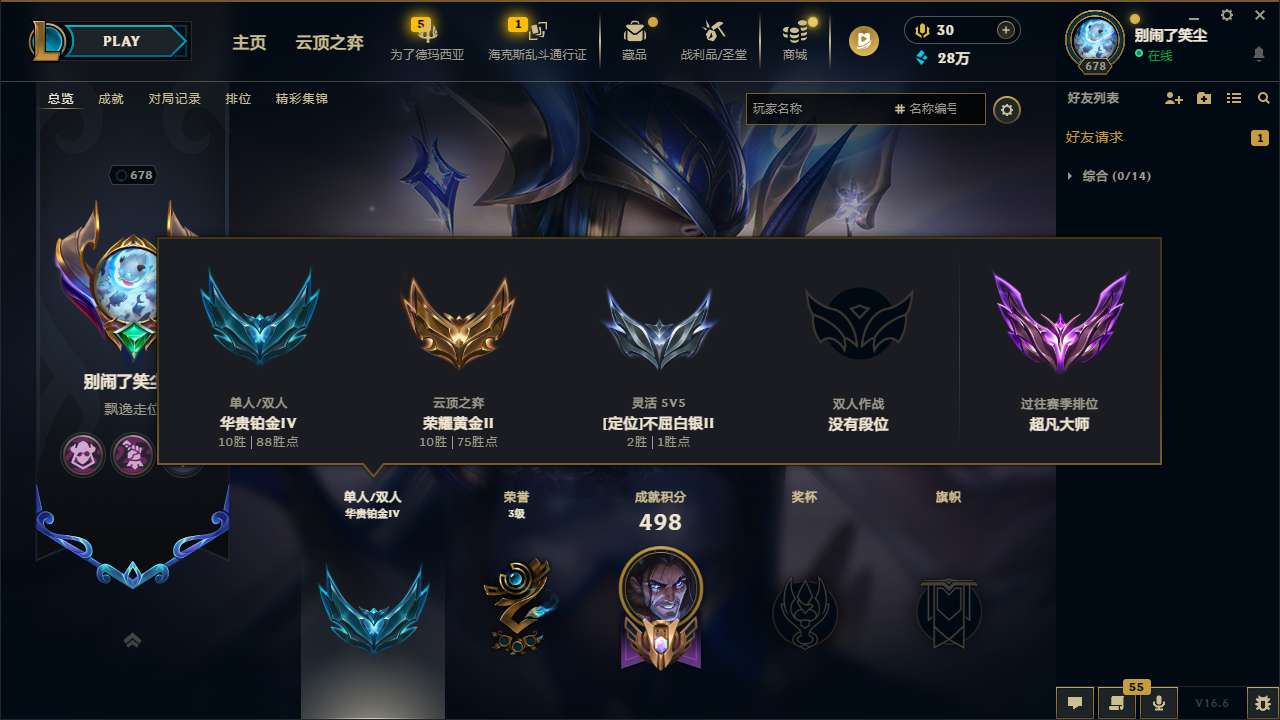Open the 为了德玛西亚 event icon
This screenshot has height=720, width=1280.
428,40
